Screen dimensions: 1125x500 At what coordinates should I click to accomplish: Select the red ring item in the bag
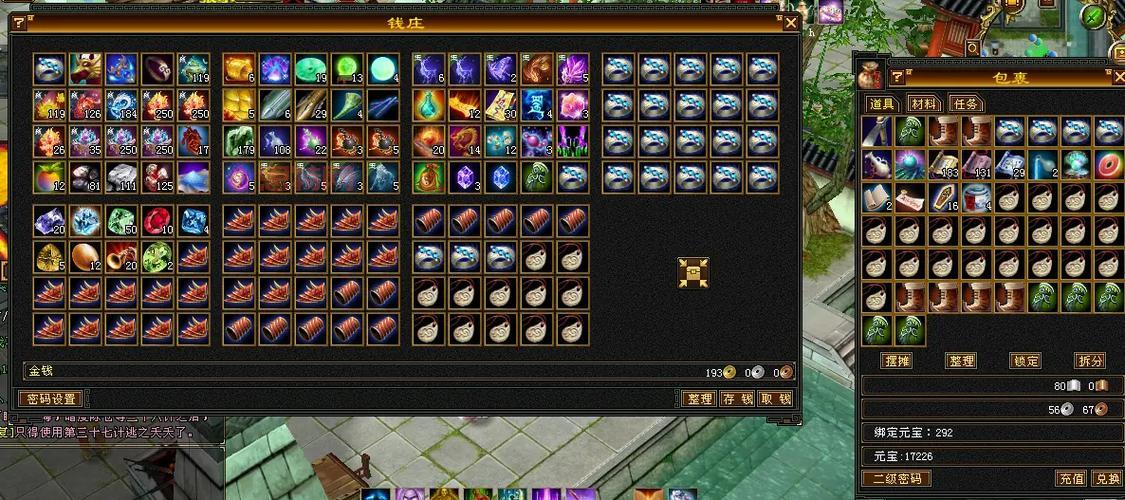pos(1108,165)
